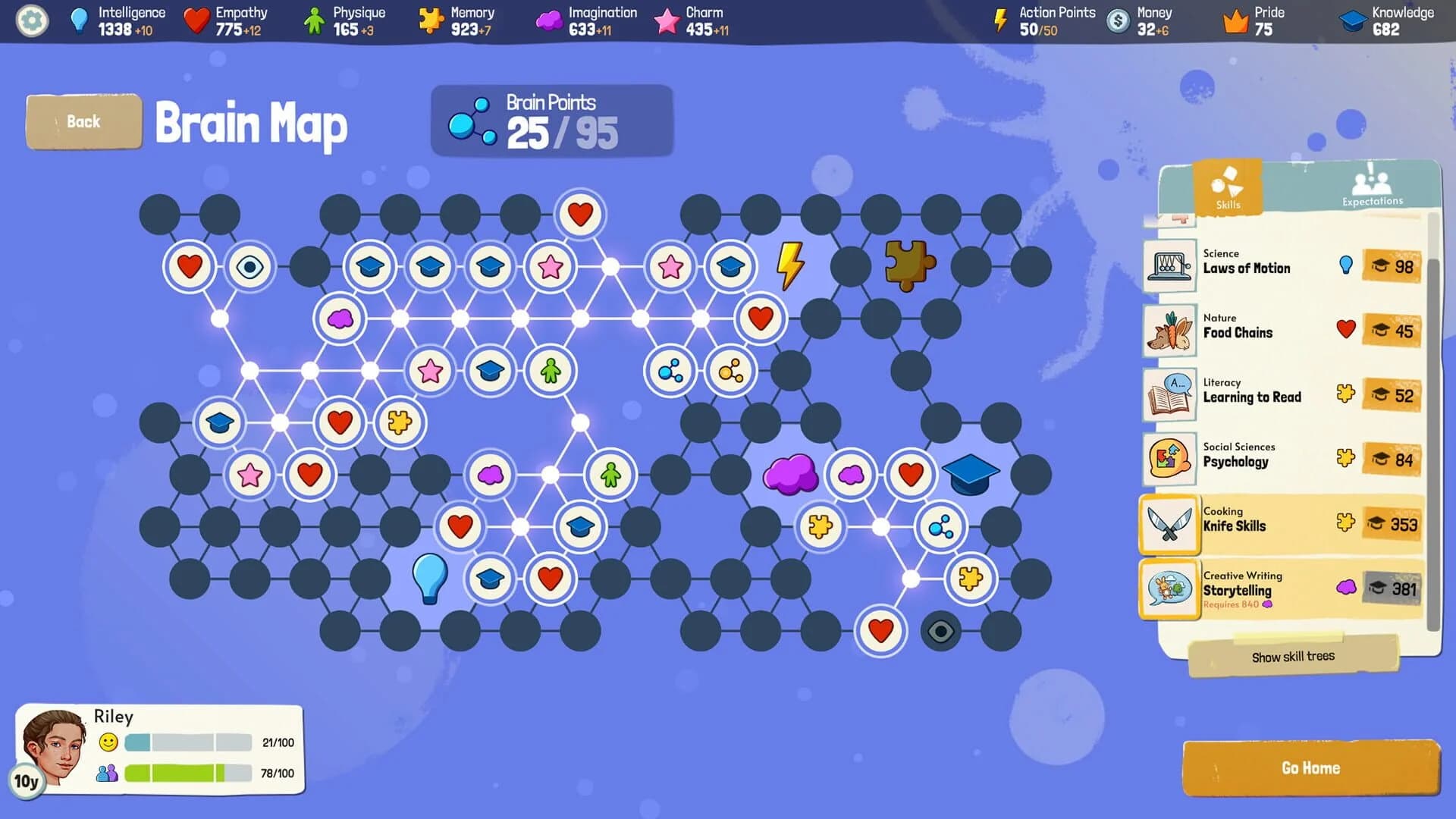Toggle the eye node near the top left
Image resolution: width=1456 pixels, height=819 pixels.
(x=250, y=266)
